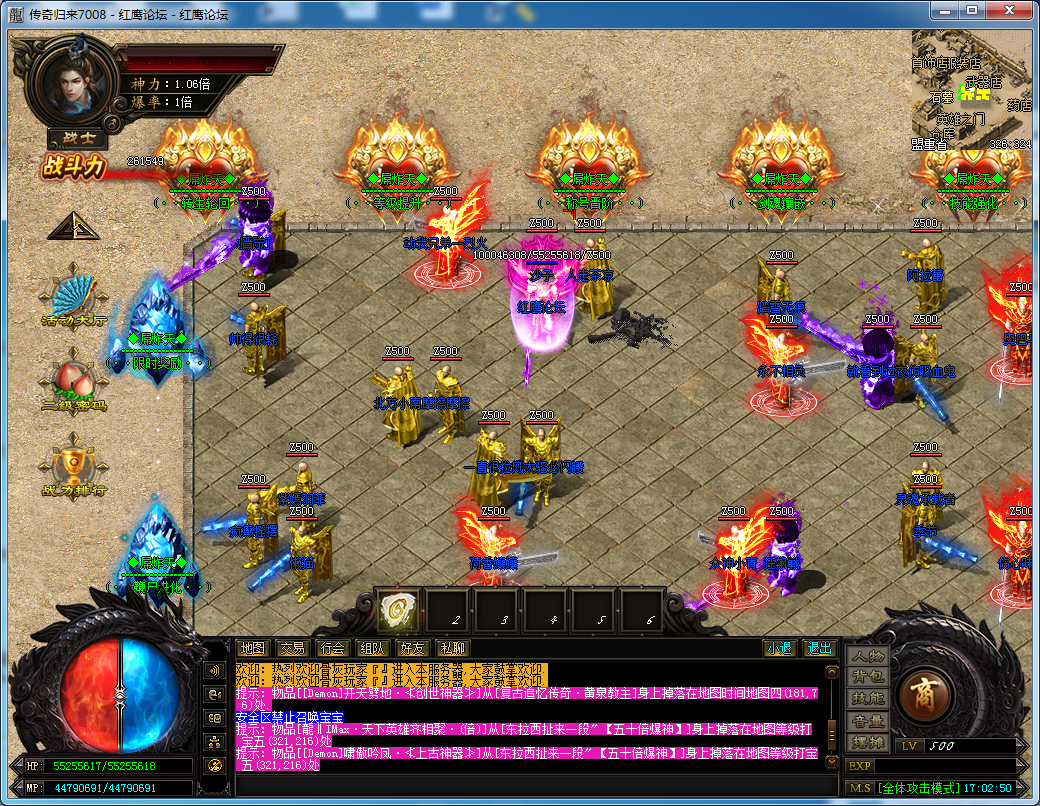Open the 音量 volume settings

point(867,721)
